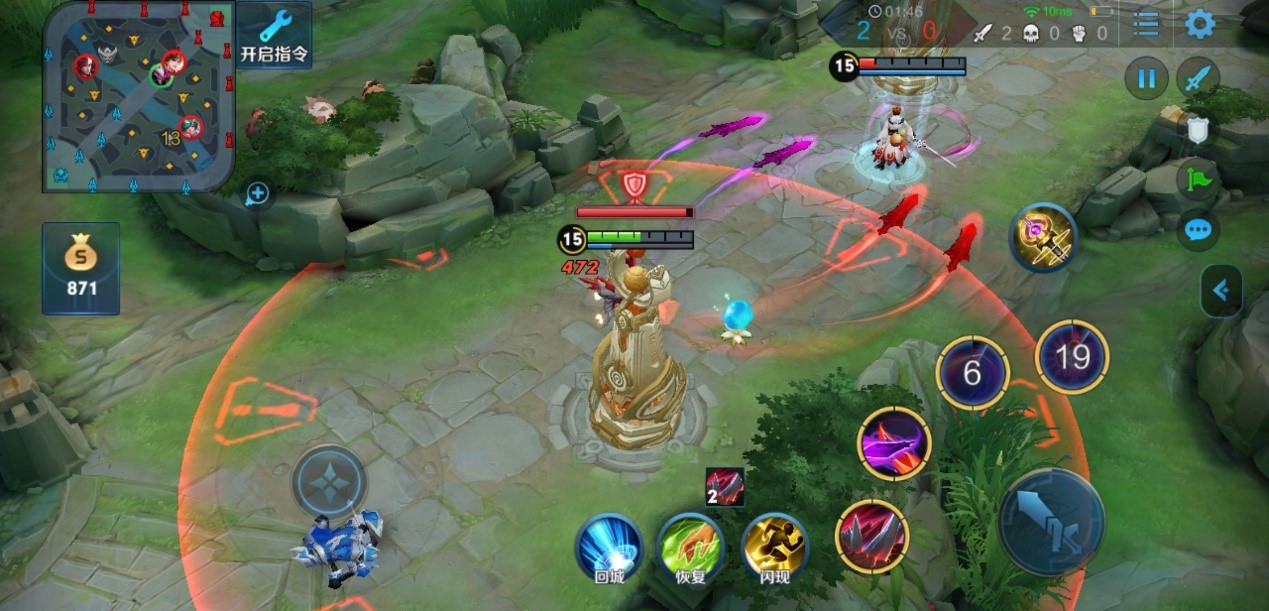
Task: Activate the 回城 recall spell
Action: click(608, 548)
